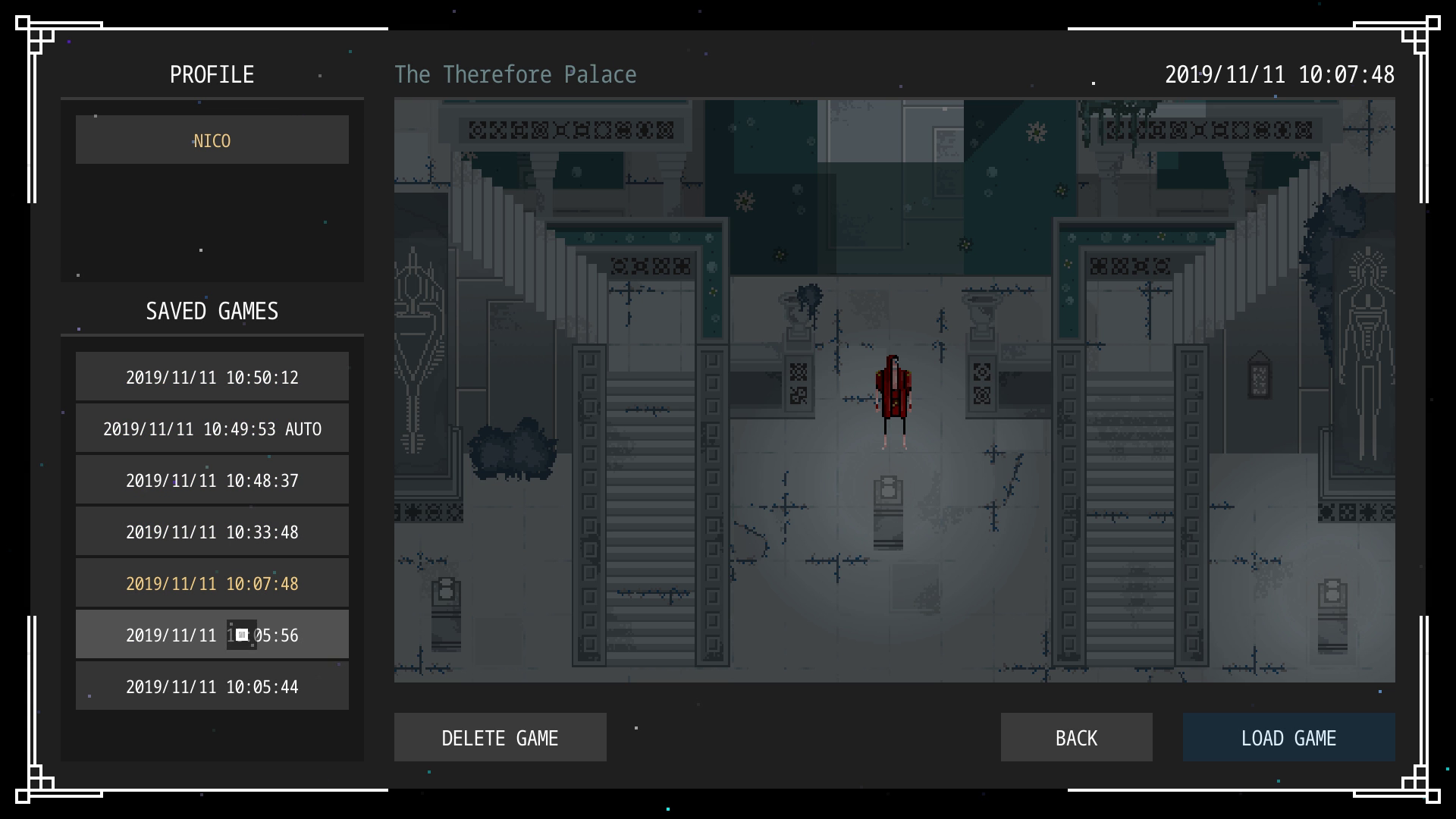Choose the 10:50:12 saved game
Image resolution: width=1456 pixels, height=819 pixels.
coord(212,377)
